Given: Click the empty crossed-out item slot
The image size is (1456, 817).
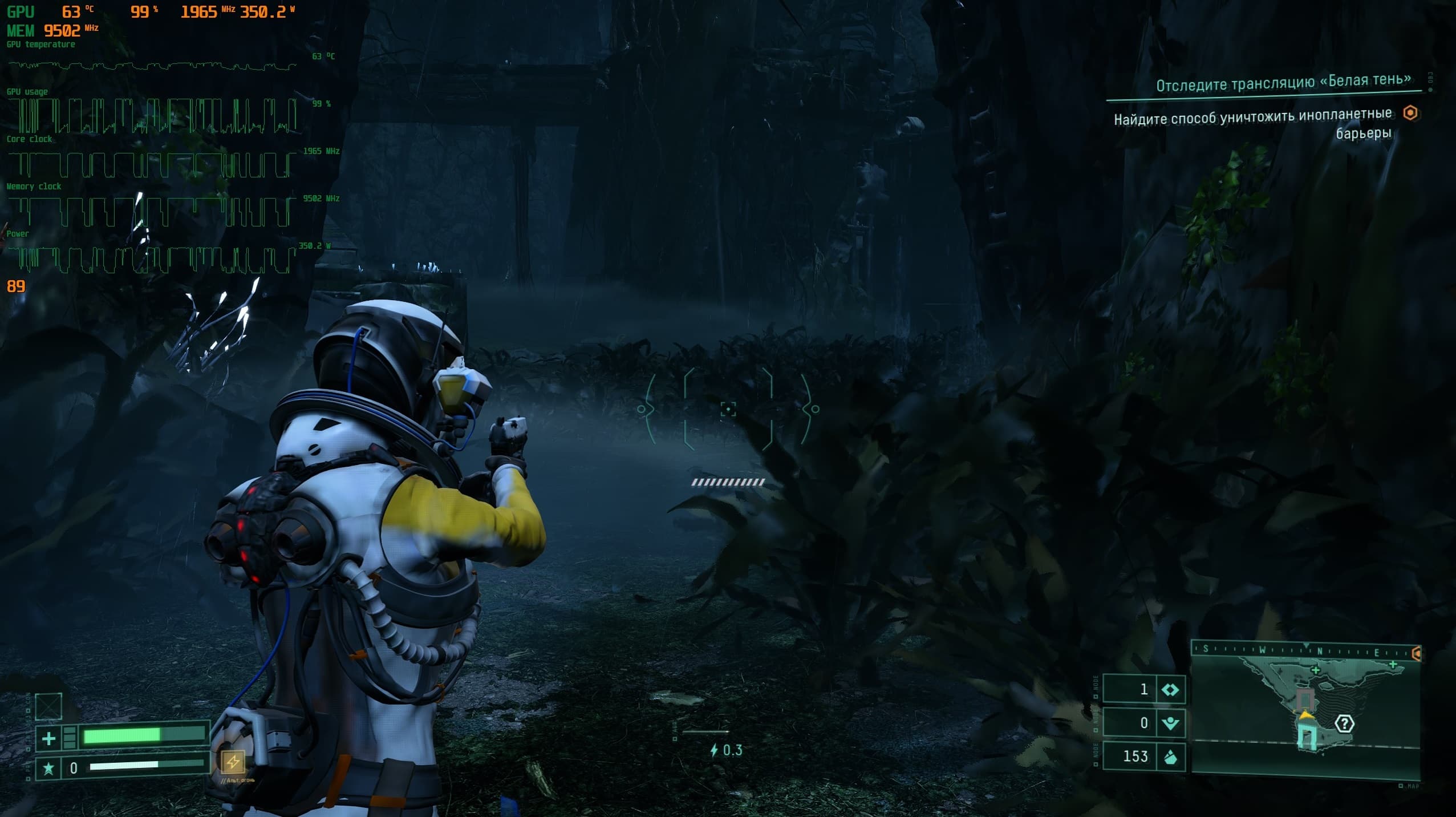Looking at the screenshot, I should tap(48, 706).
